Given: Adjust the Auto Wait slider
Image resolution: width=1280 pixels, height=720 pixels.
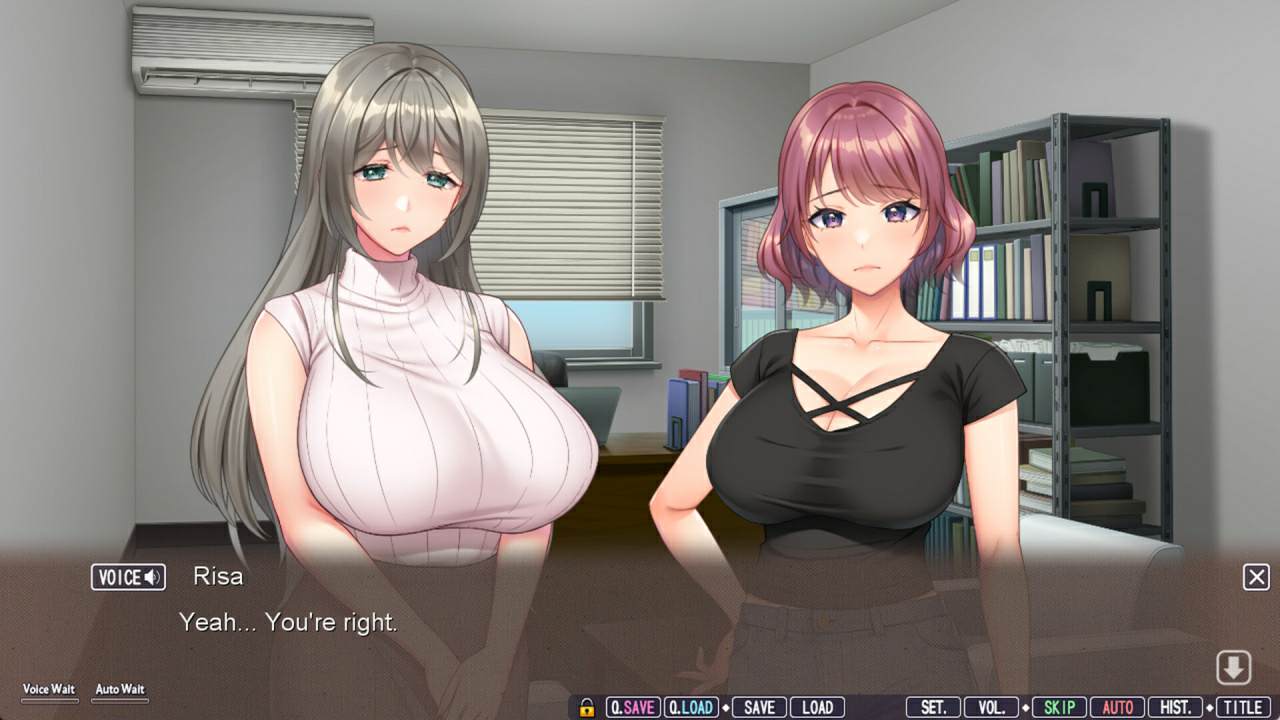Looking at the screenshot, I should pos(120,700).
